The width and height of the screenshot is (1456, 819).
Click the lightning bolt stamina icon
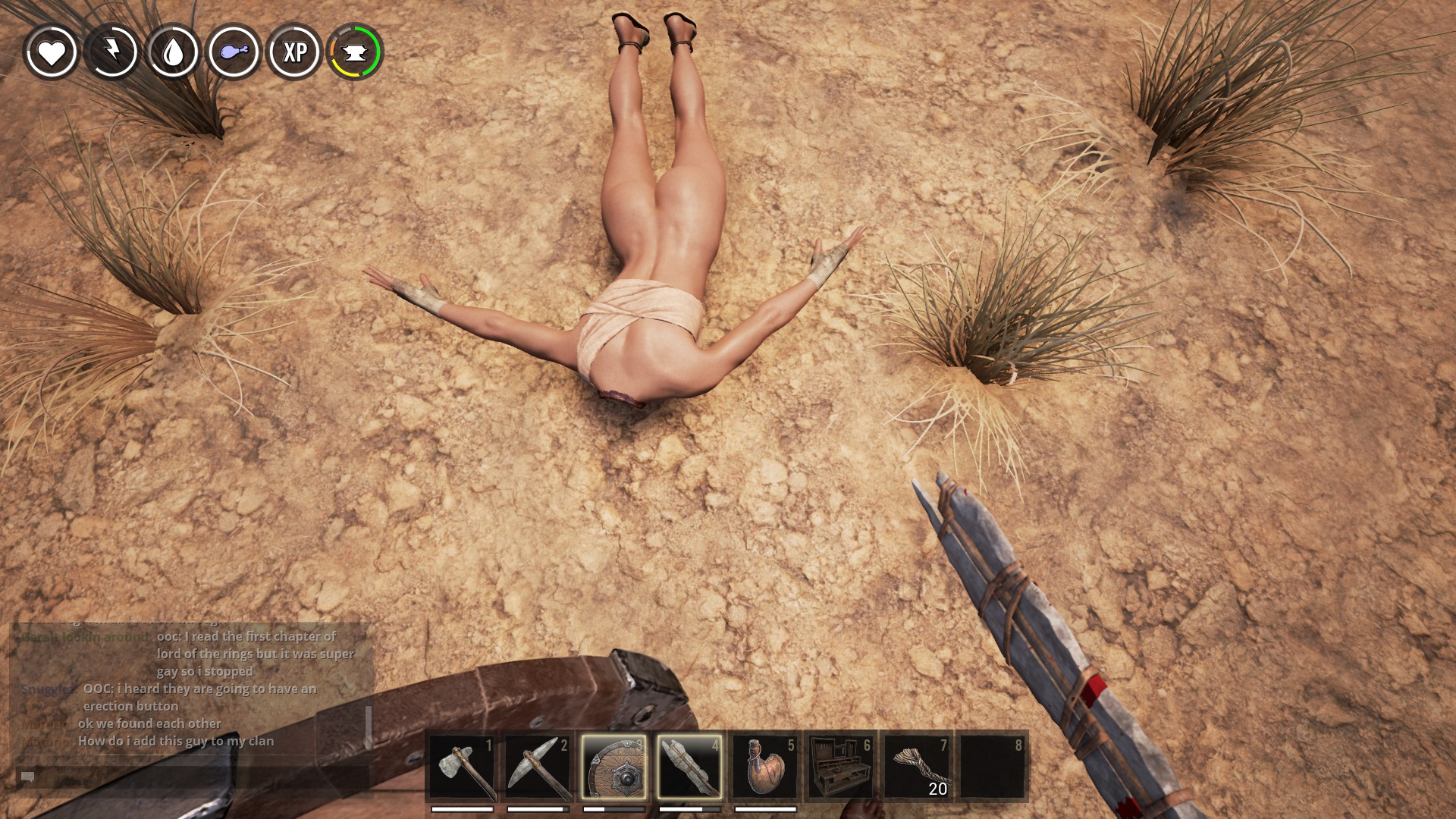(112, 52)
